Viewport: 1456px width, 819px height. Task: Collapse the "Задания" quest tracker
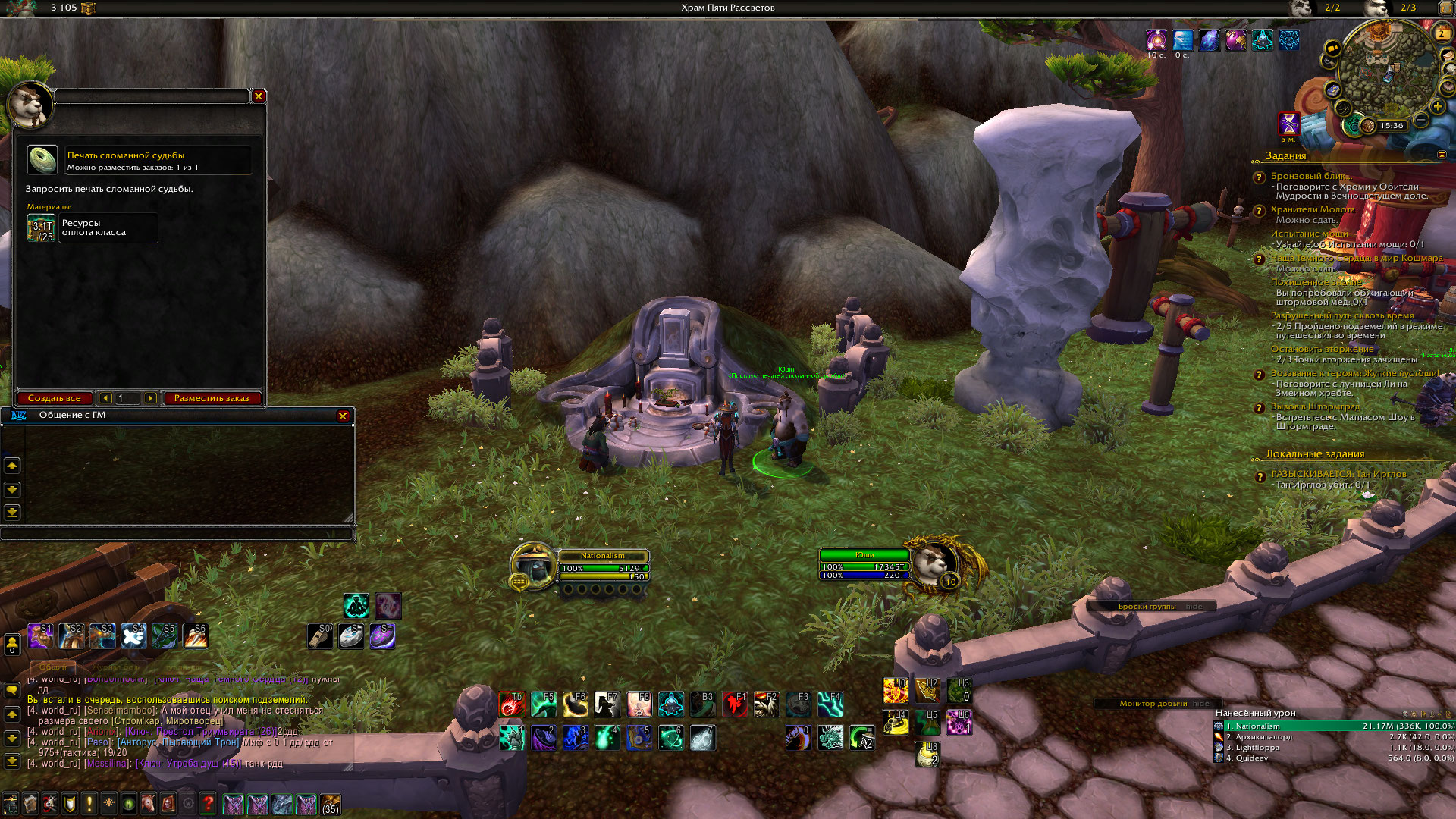1442,155
